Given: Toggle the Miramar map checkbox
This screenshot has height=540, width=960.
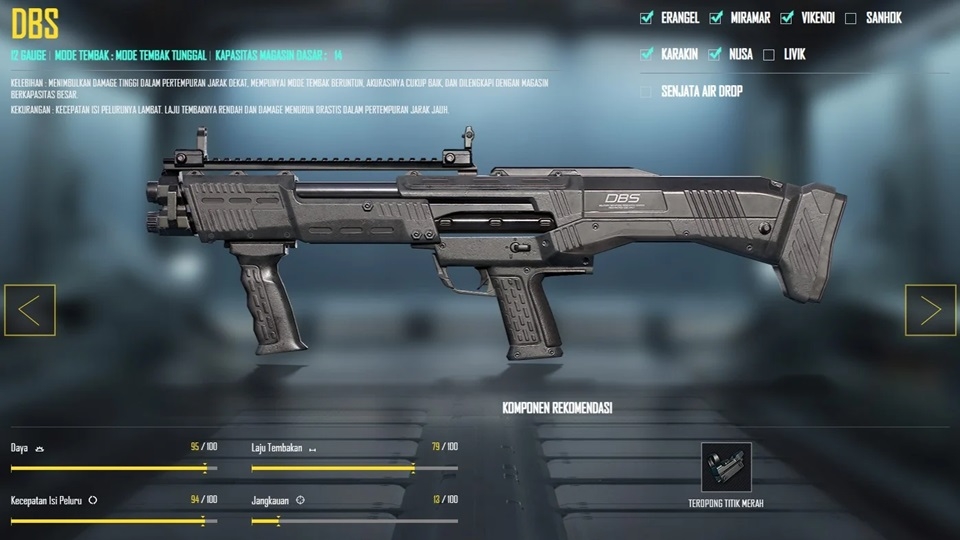Looking at the screenshot, I should click(x=716, y=17).
